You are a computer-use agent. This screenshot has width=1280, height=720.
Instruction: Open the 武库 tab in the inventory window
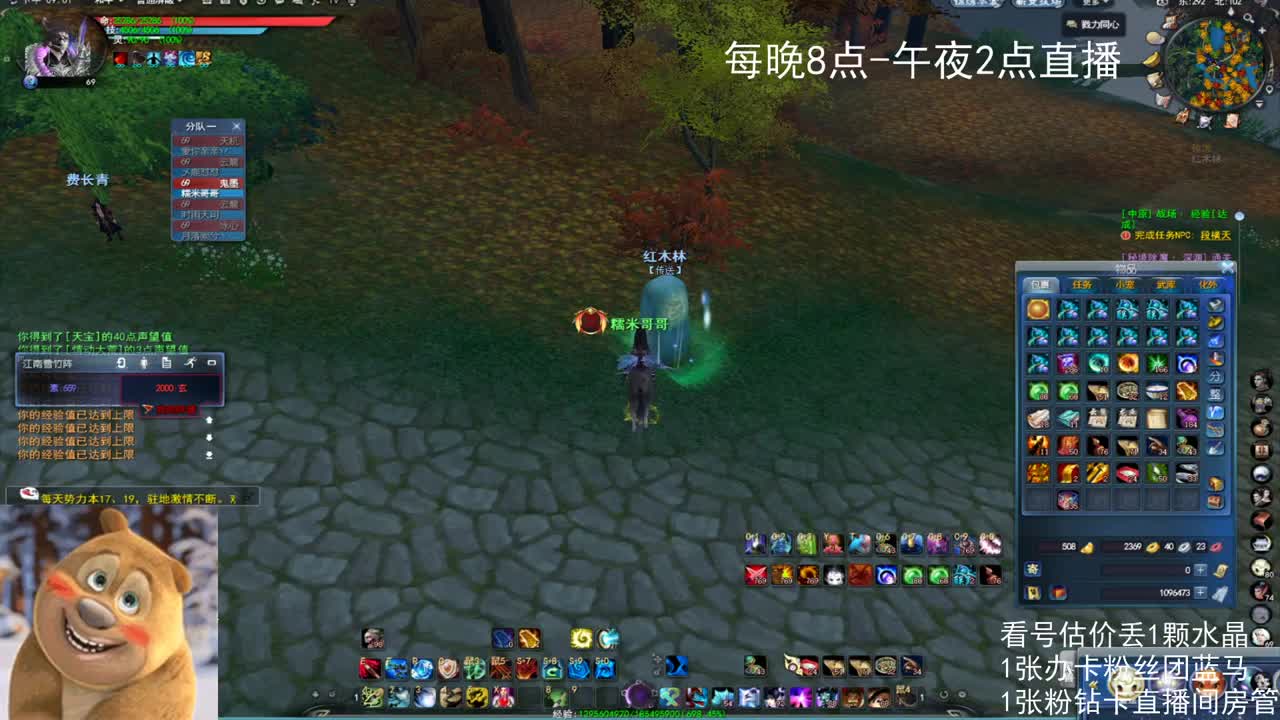tap(1165, 283)
